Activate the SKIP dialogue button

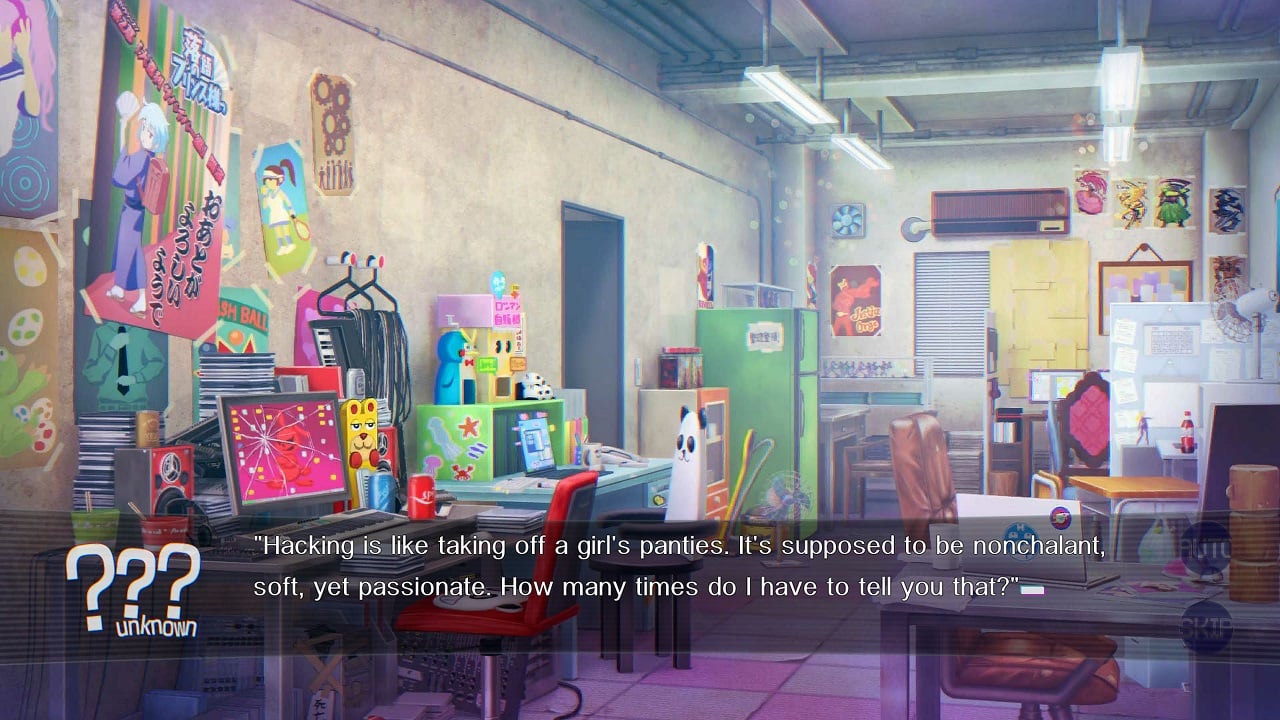click(x=1206, y=626)
